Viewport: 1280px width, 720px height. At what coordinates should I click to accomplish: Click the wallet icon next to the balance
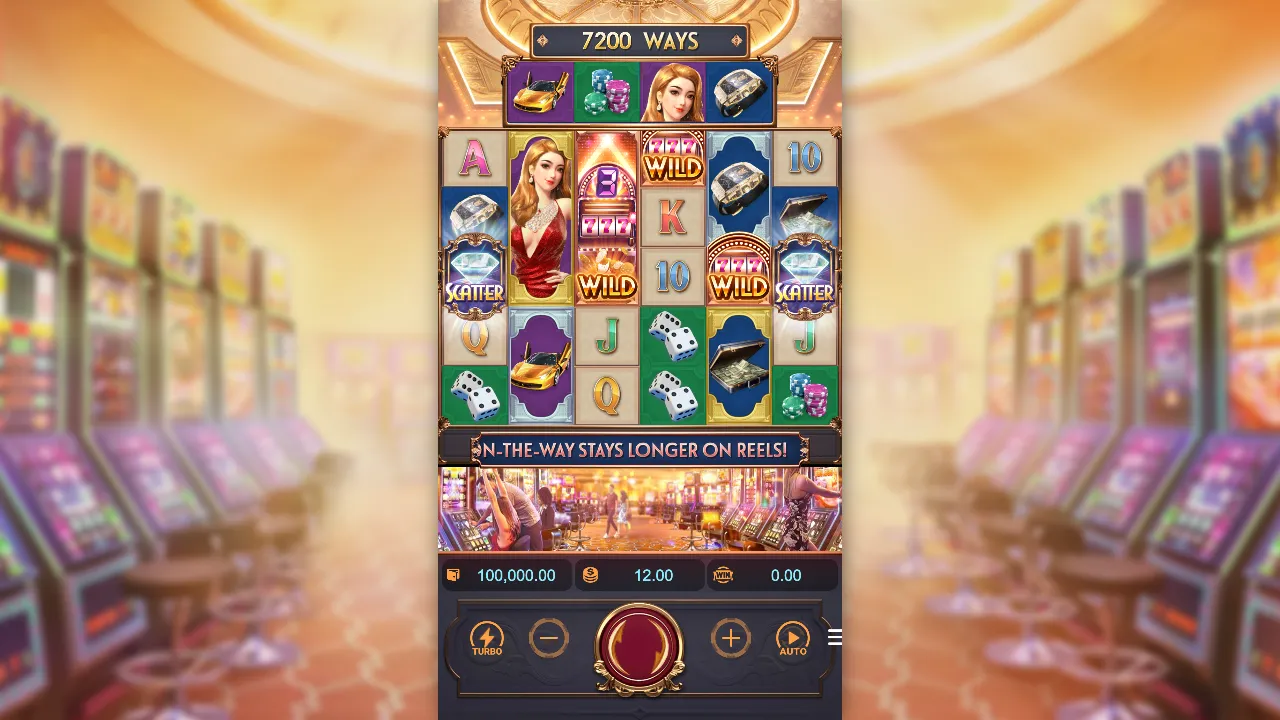(x=452, y=575)
